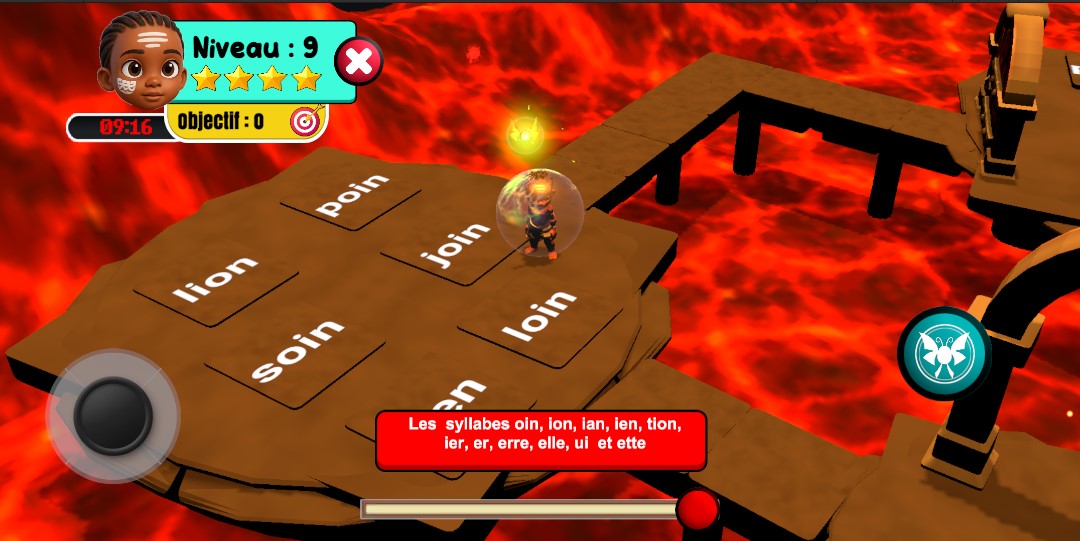Click the red slider handle
1080x541 pixels.
point(697,509)
